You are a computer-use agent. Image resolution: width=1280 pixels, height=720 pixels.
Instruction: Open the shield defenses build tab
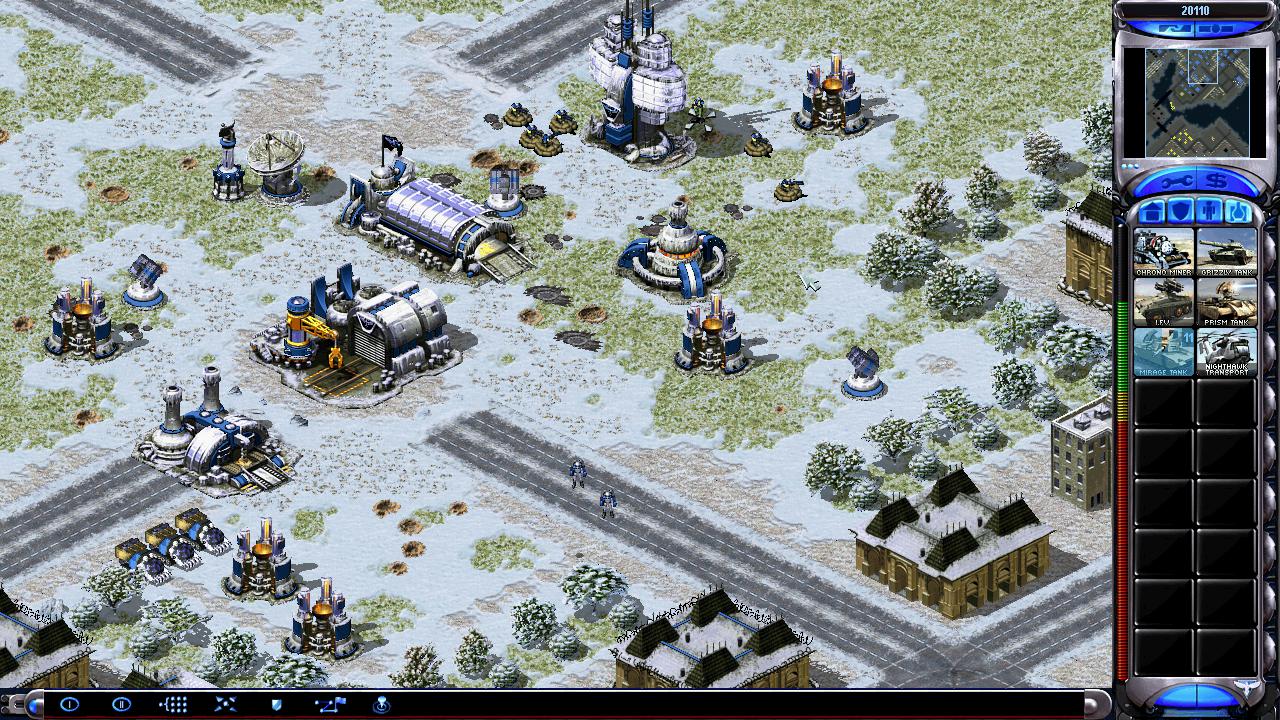click(x=1180, y=212)
